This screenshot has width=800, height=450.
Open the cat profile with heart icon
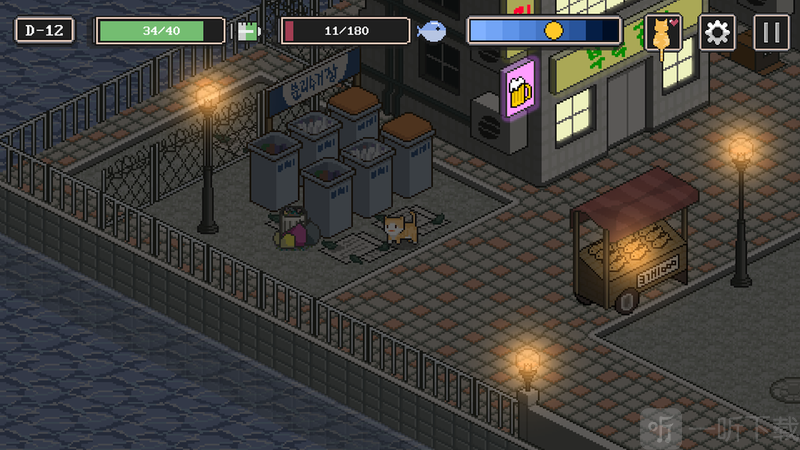pos(662,33)
